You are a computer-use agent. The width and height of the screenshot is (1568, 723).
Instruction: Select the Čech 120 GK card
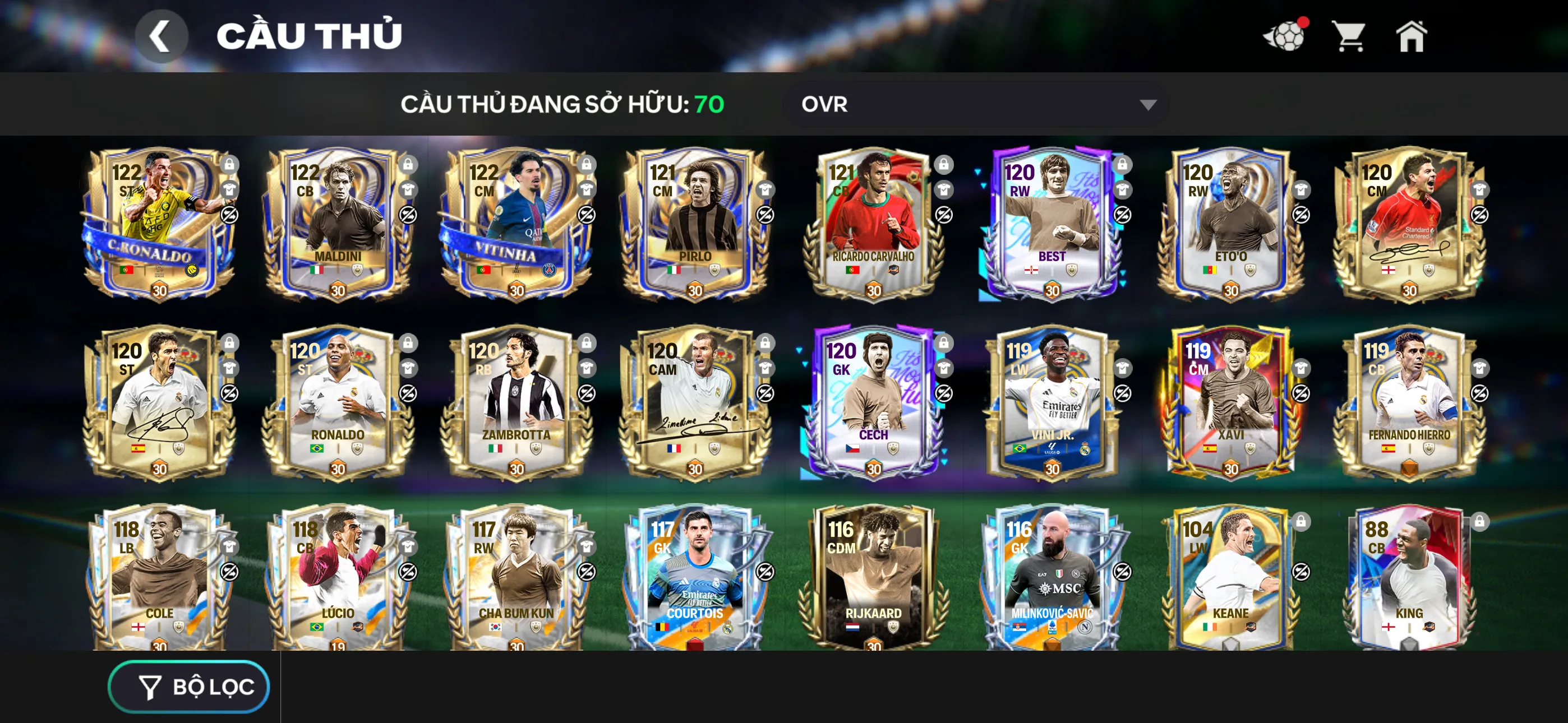(x=873, y=402)
